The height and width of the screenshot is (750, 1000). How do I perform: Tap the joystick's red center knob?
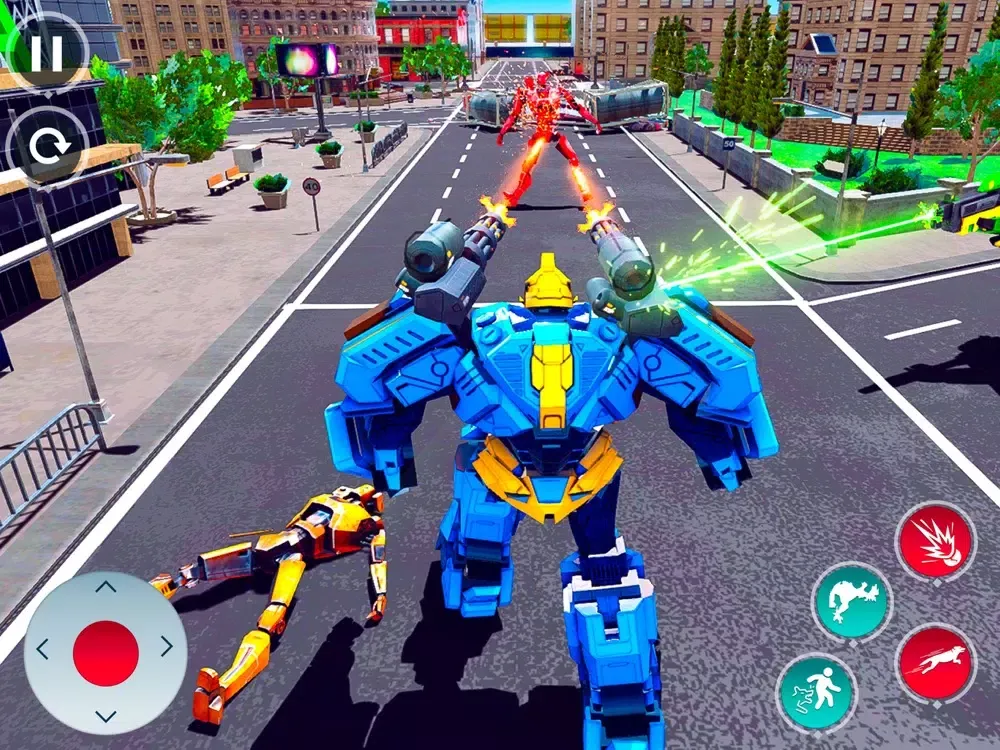pyautogui.click(x=106, y=653)
